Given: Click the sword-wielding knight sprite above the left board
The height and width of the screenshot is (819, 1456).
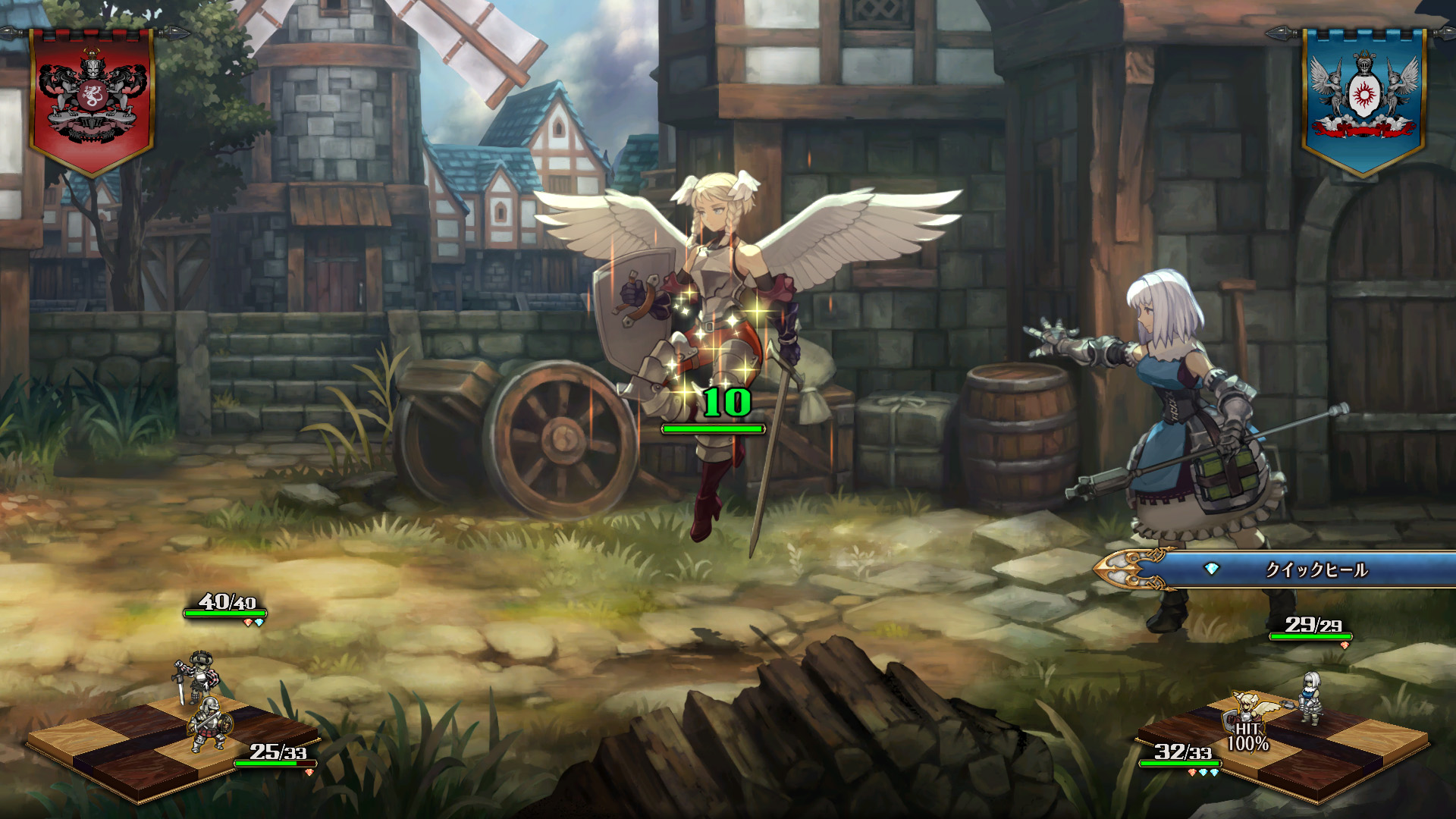Looking at the screenshot, I should coord(198,673).
